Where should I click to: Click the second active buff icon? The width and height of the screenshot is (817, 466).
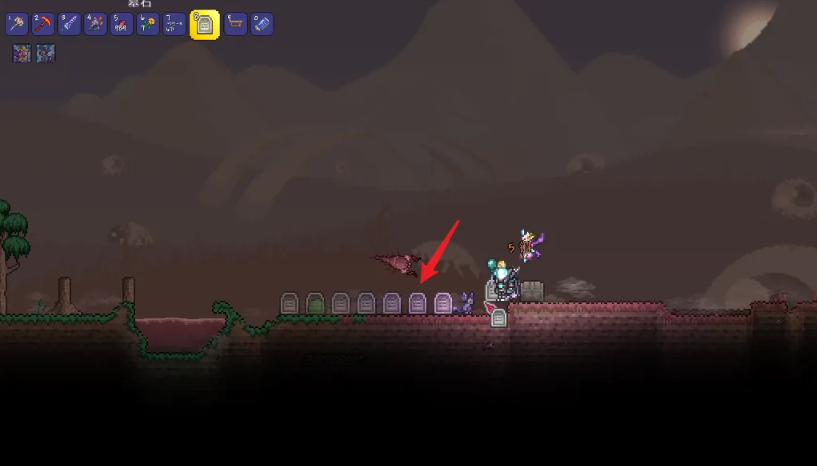[45, 54]
